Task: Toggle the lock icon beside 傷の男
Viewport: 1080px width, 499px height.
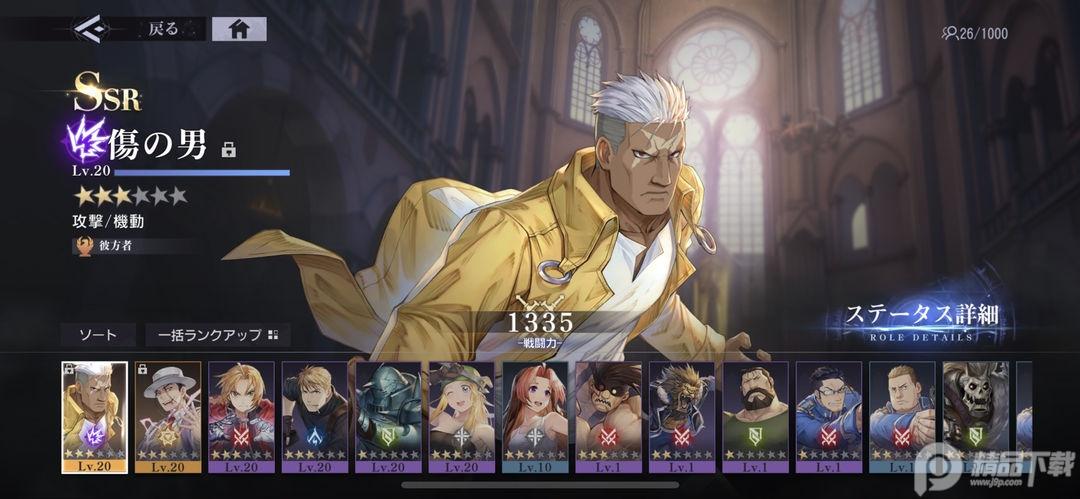Action: 228,150
